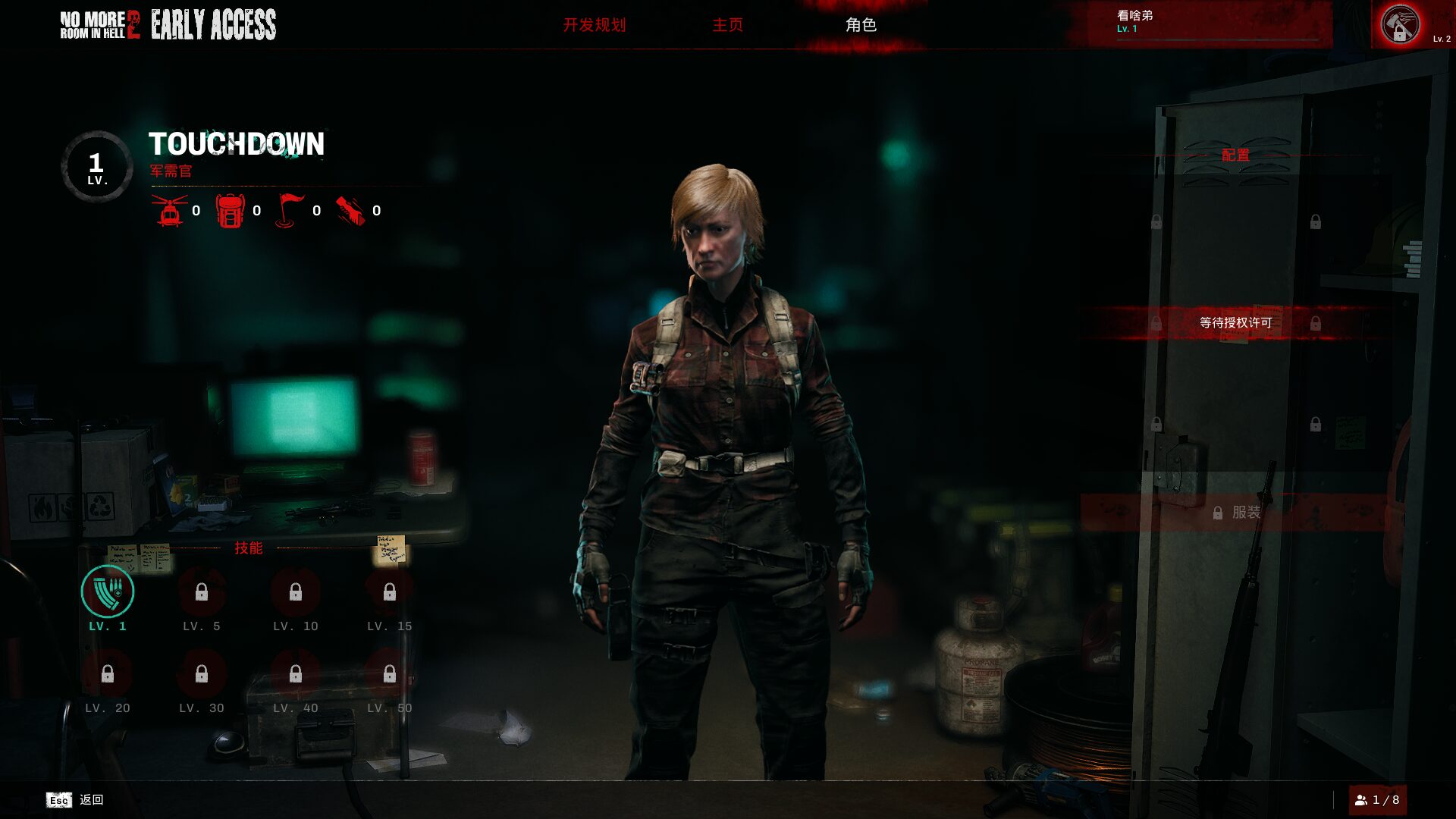The image size is (1456, 819).
Task: Choose the locked LV. 40 skill slot
Action: tap(296, 674)
